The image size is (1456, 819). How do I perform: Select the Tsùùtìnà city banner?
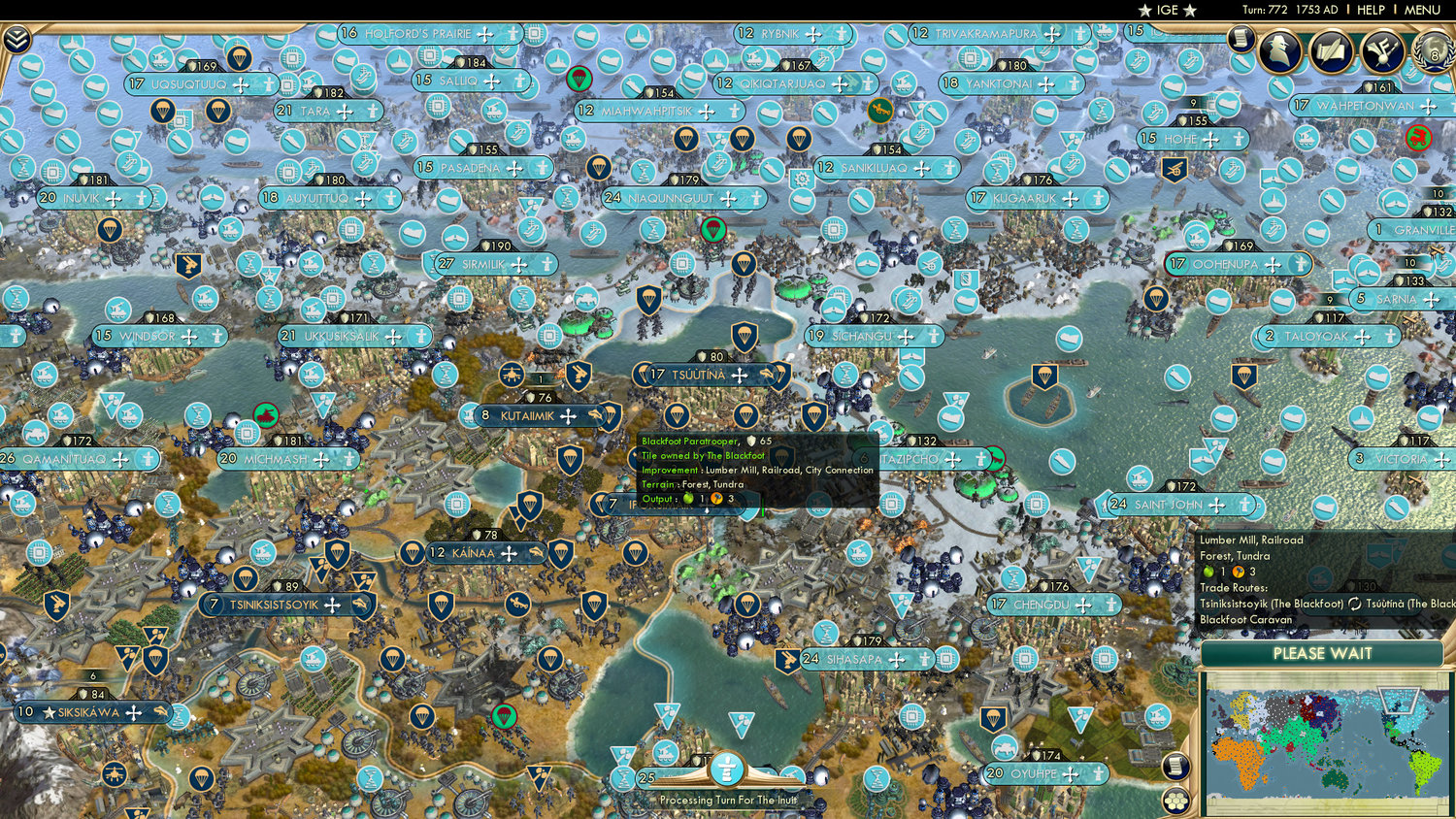(709, 374)
